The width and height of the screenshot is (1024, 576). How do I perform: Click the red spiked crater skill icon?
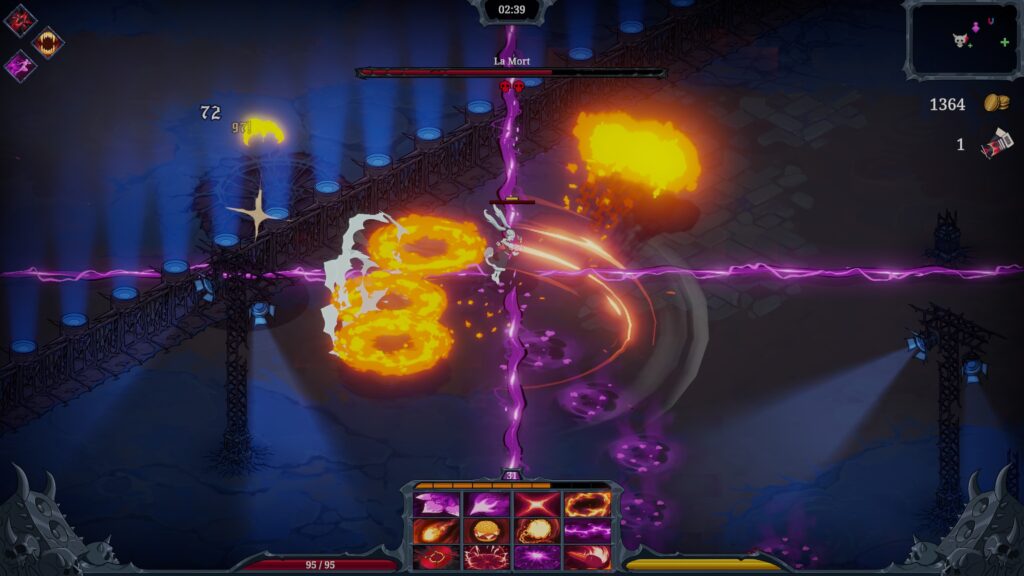click(487, 556)
